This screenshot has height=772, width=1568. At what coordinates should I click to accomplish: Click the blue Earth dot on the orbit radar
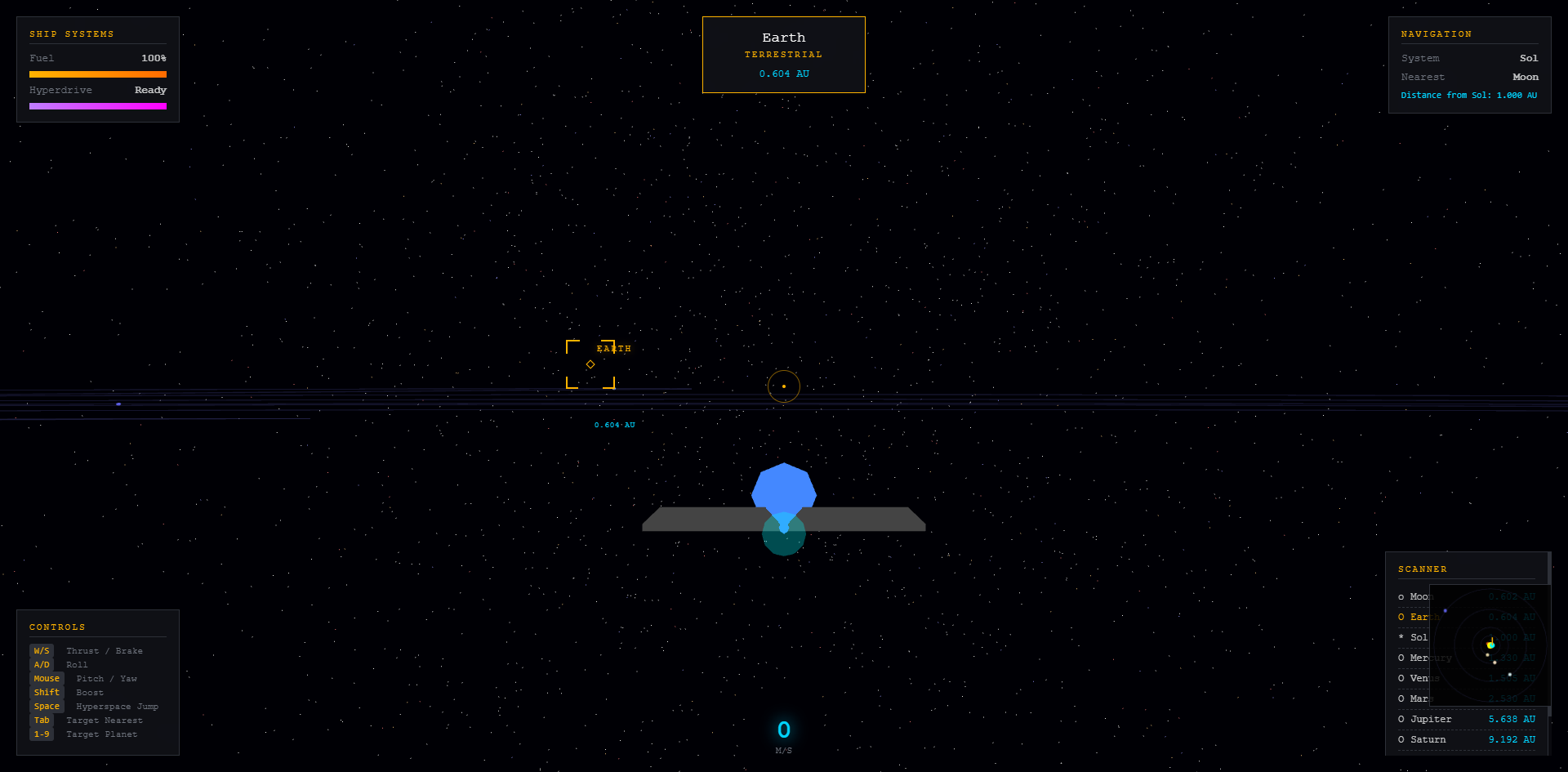click(1445, 610)
